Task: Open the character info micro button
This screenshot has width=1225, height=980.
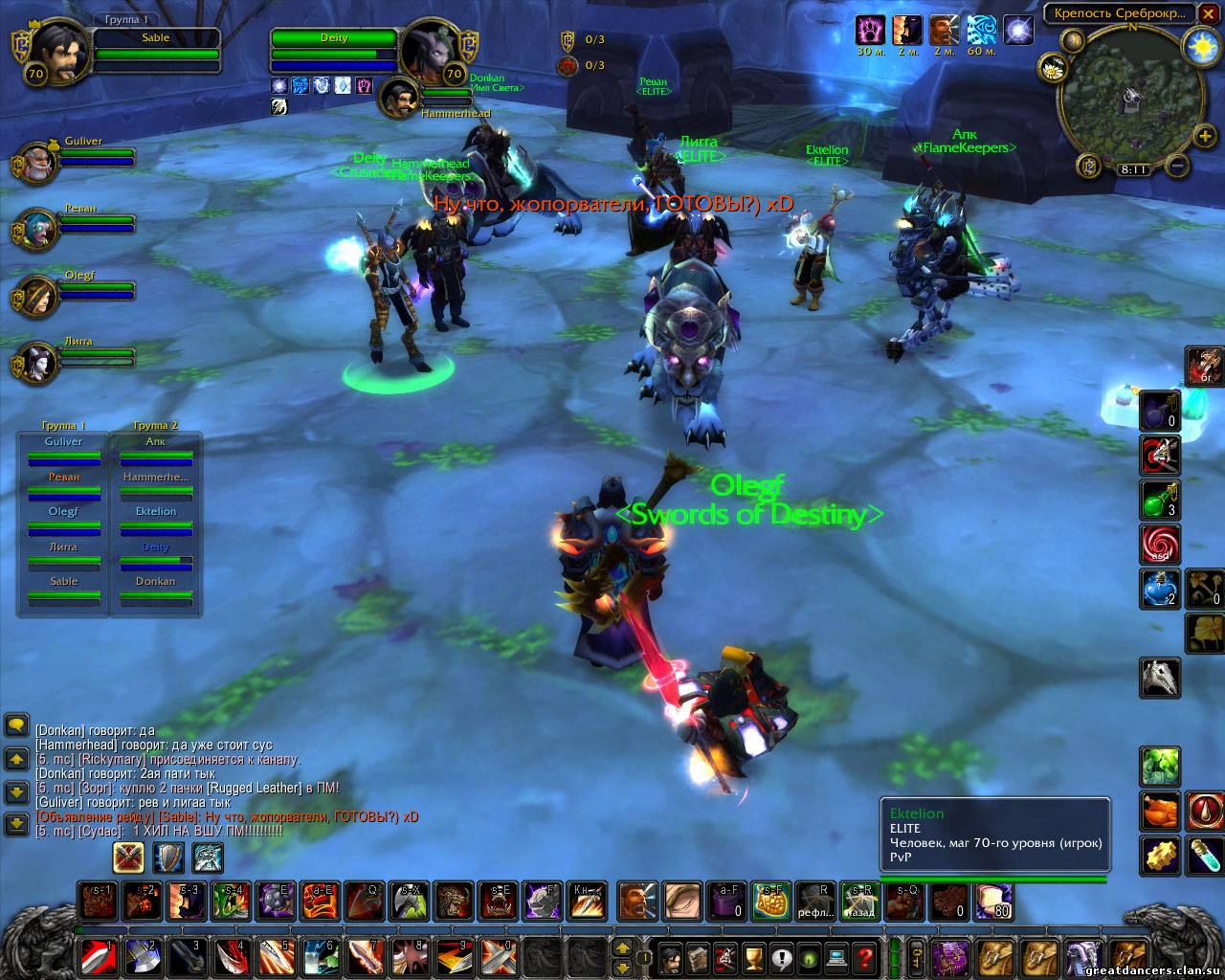Action: pyautogui.click(x=671, y=955)
